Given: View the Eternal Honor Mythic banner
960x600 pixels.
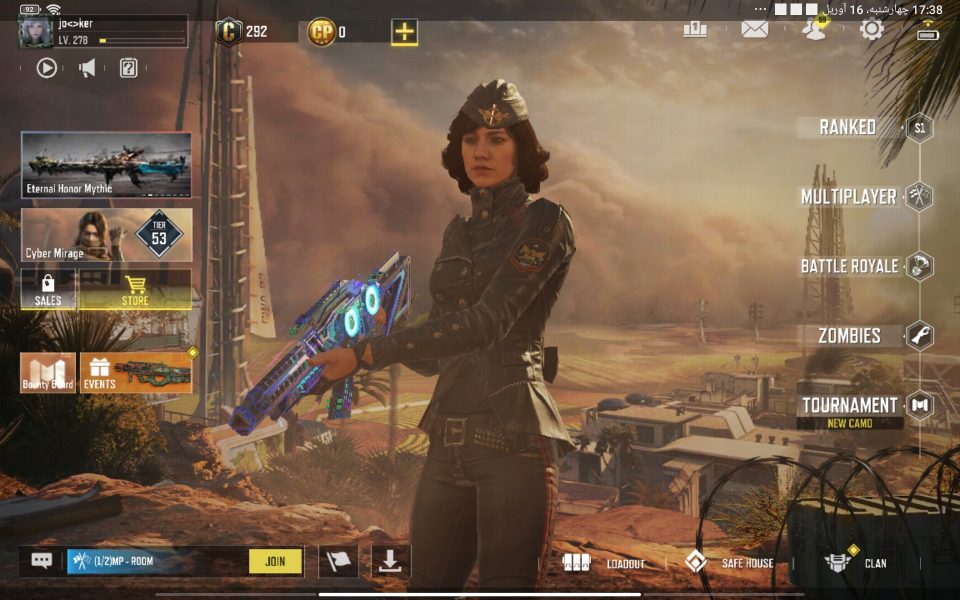Looking at the screenshot, I should (x=106, y=165).
